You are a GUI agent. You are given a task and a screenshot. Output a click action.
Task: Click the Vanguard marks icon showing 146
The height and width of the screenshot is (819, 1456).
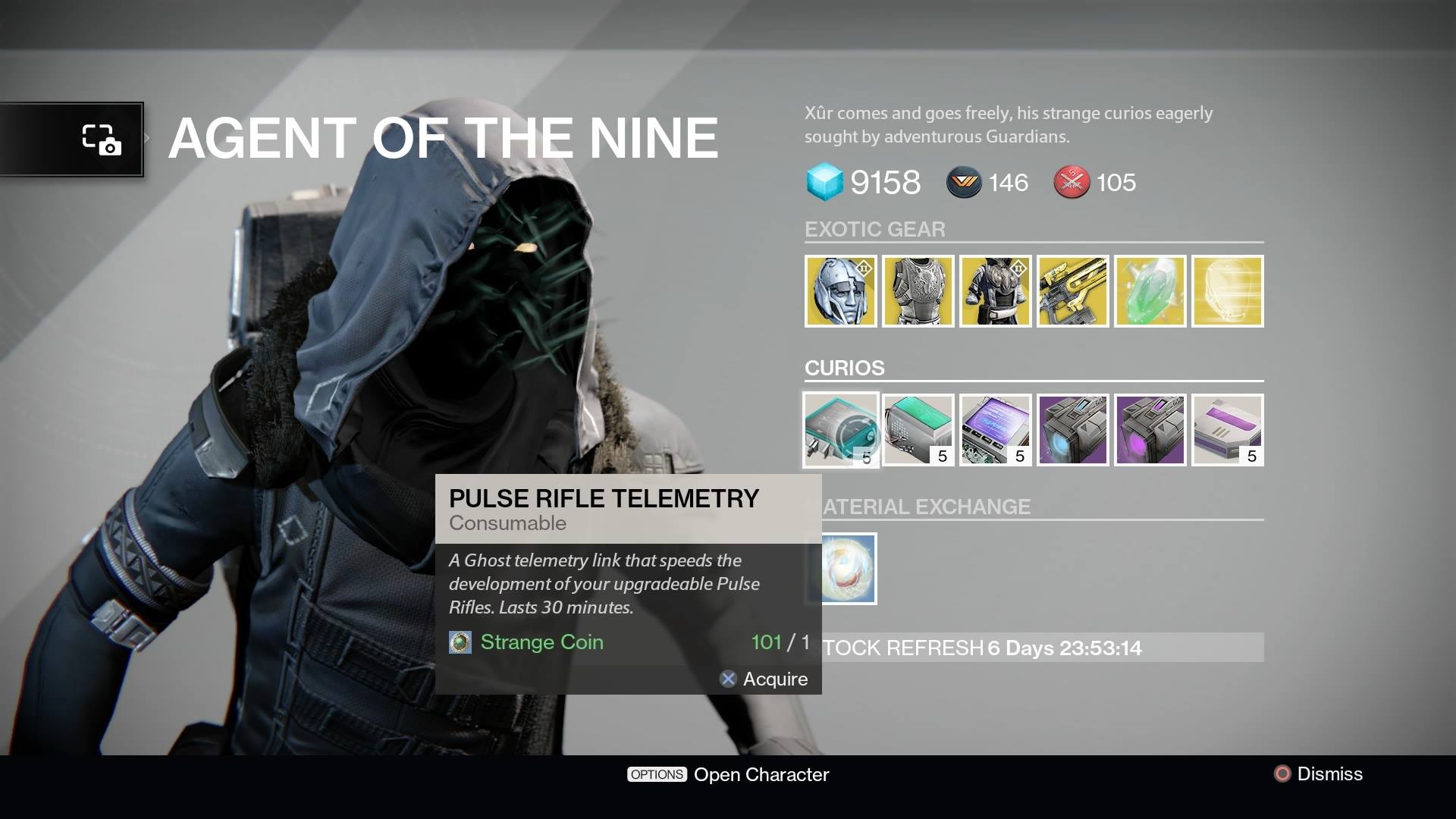(962, 182)
